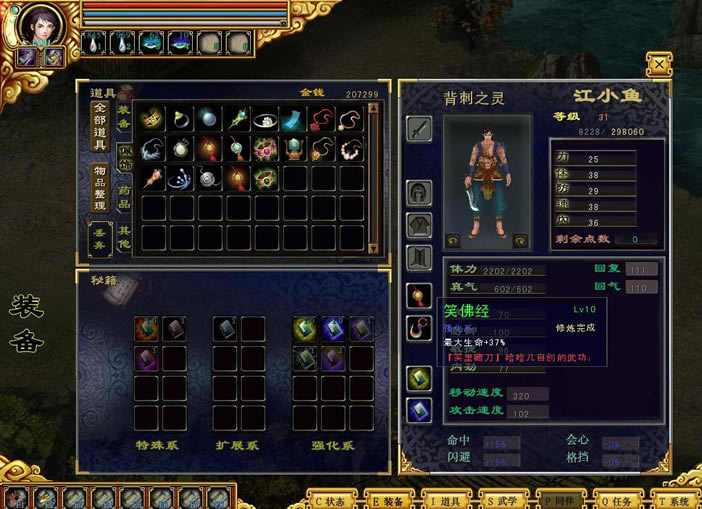Rotate character model with left arrow button
The width and height of the screenshot is (702, 509).
point(453,240)
